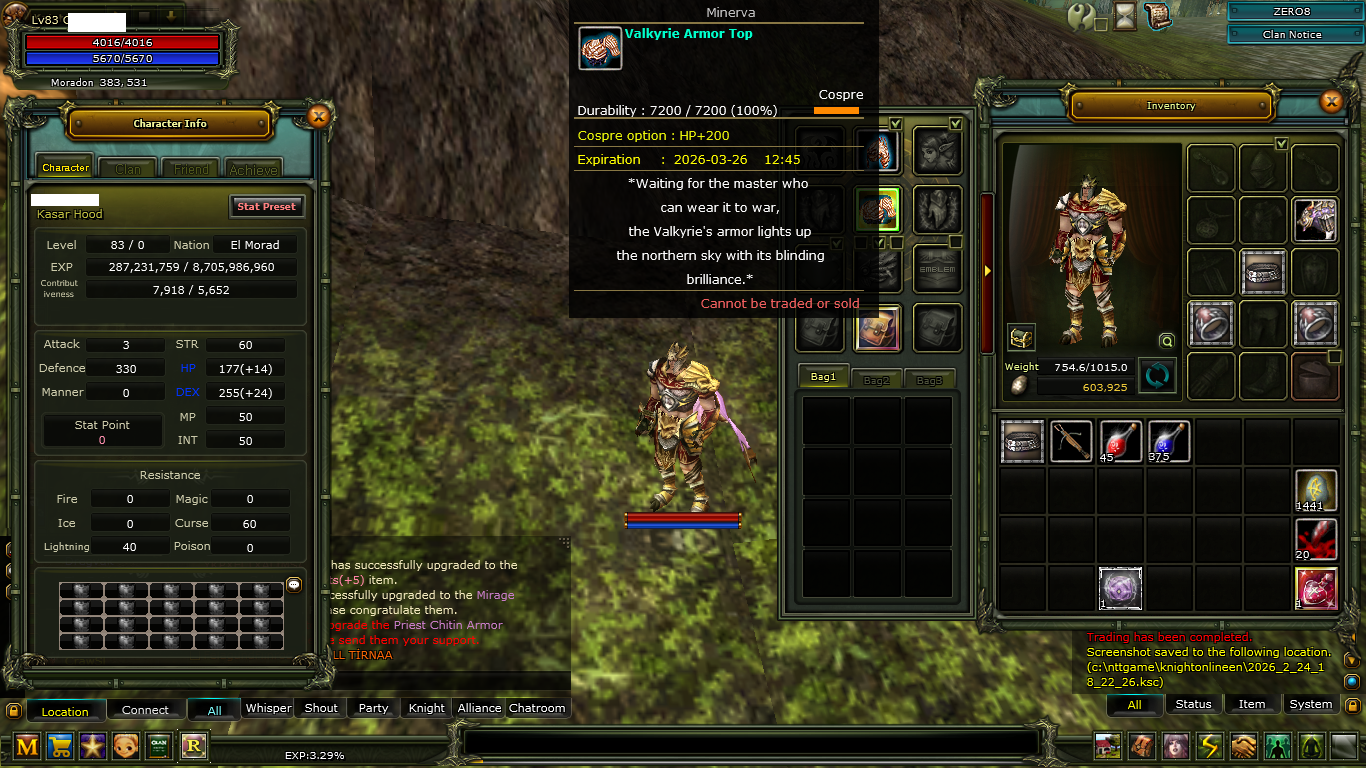Screen dimensions: 1366x768
Task: Open the Stat Preset panel
Action: tap(266, 206)
